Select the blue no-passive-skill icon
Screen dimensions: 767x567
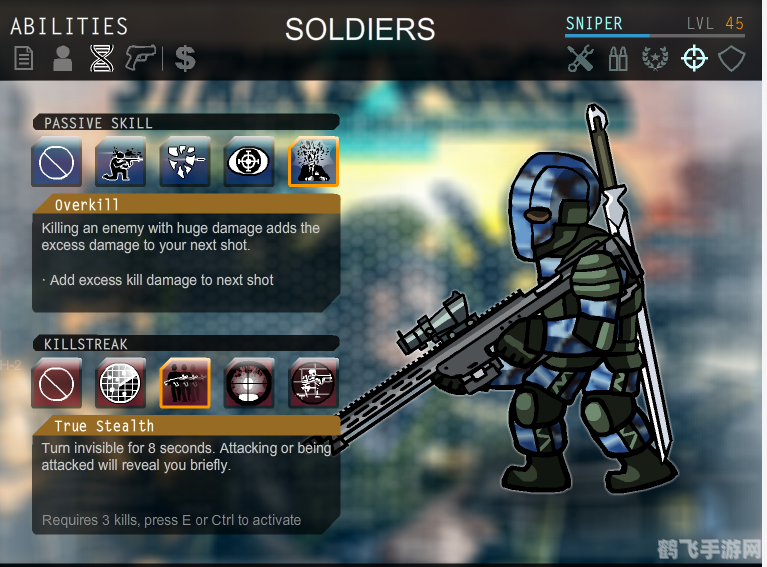coord(57,162)
